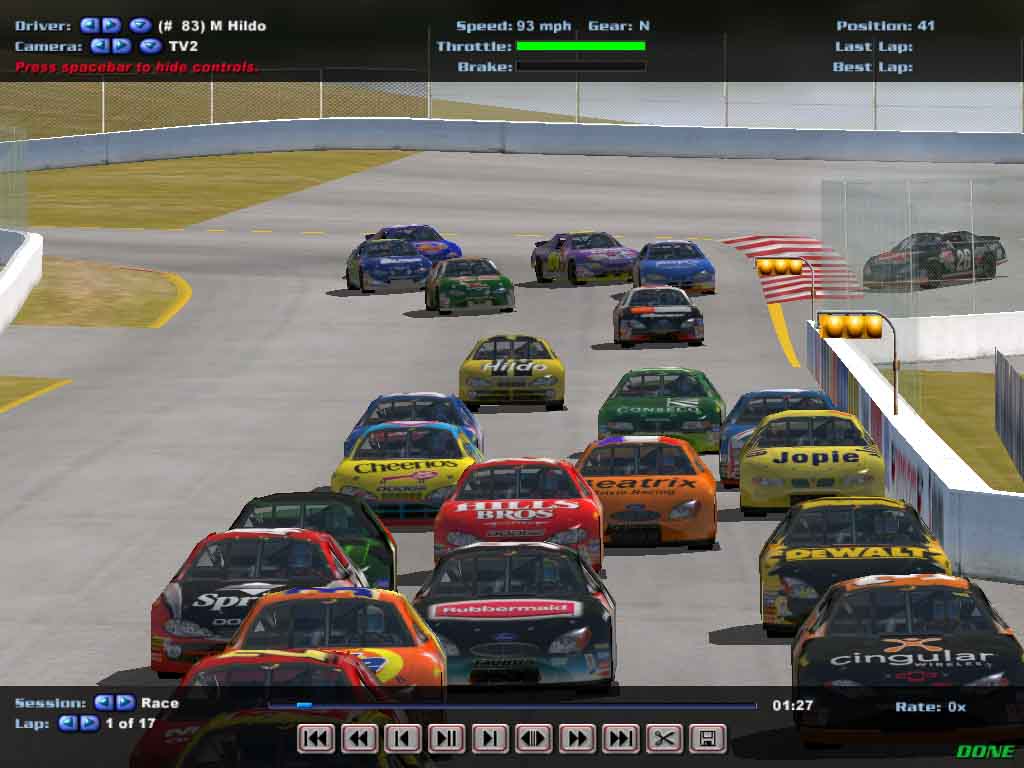Jump to the end of the replay
The height and width of the screenshot is (768, 1024).
621,739
